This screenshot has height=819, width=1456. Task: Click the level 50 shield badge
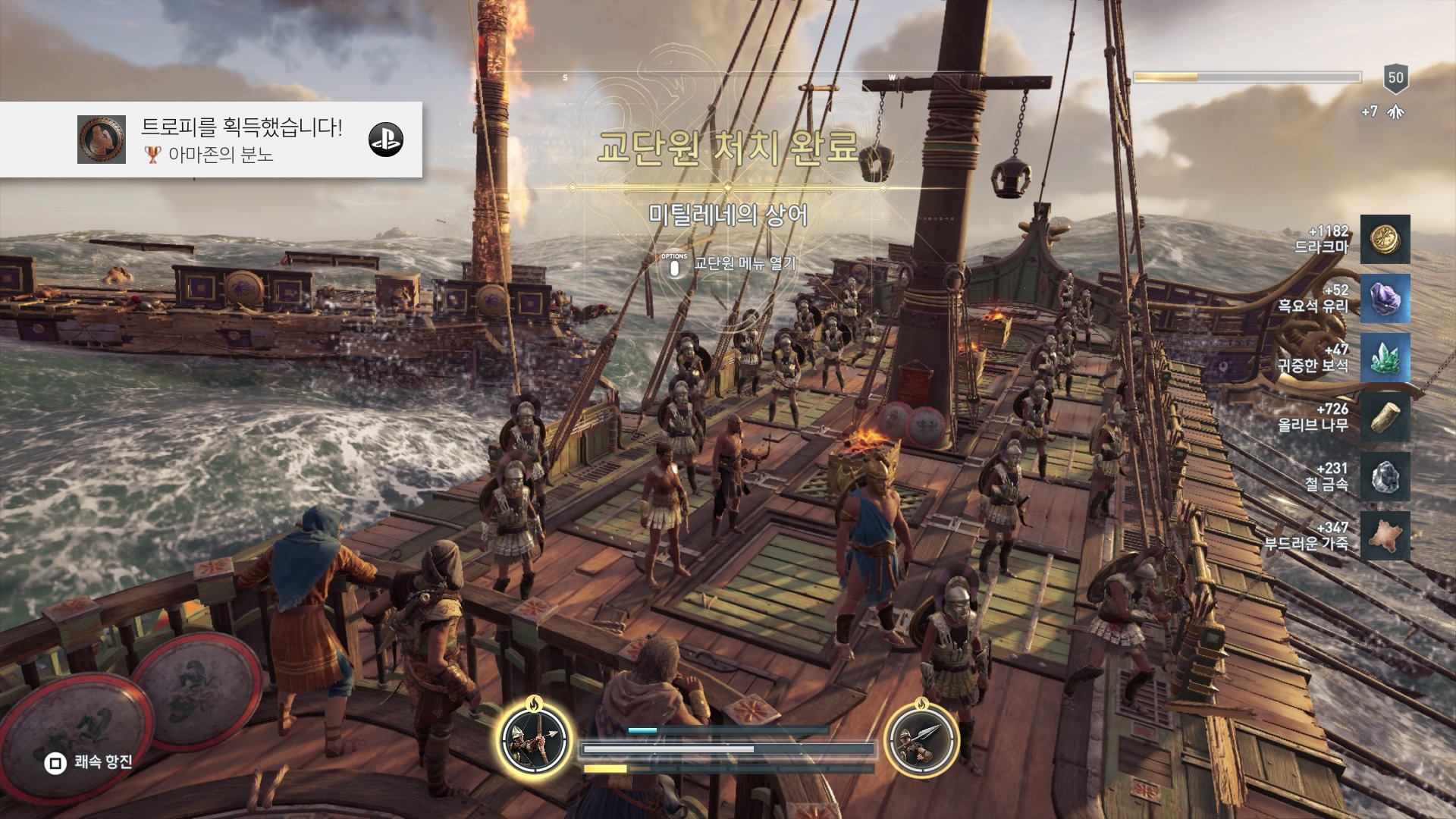click(1395, 78)
